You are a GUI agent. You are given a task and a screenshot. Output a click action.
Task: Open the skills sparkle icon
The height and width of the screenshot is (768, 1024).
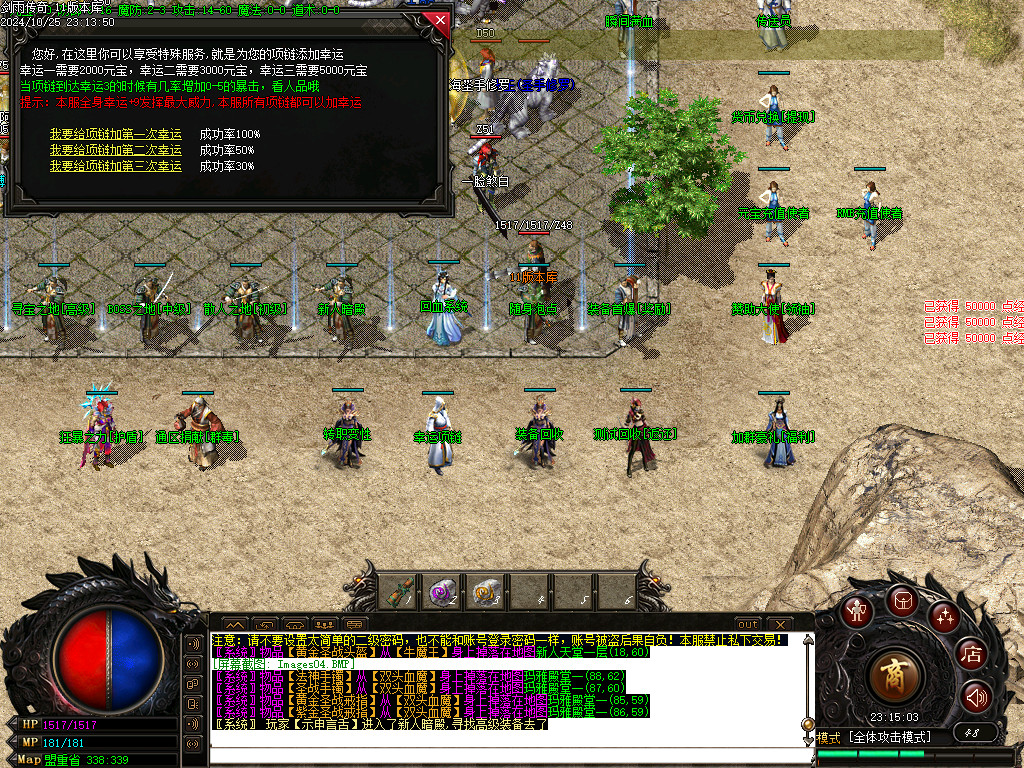point(944,617)
